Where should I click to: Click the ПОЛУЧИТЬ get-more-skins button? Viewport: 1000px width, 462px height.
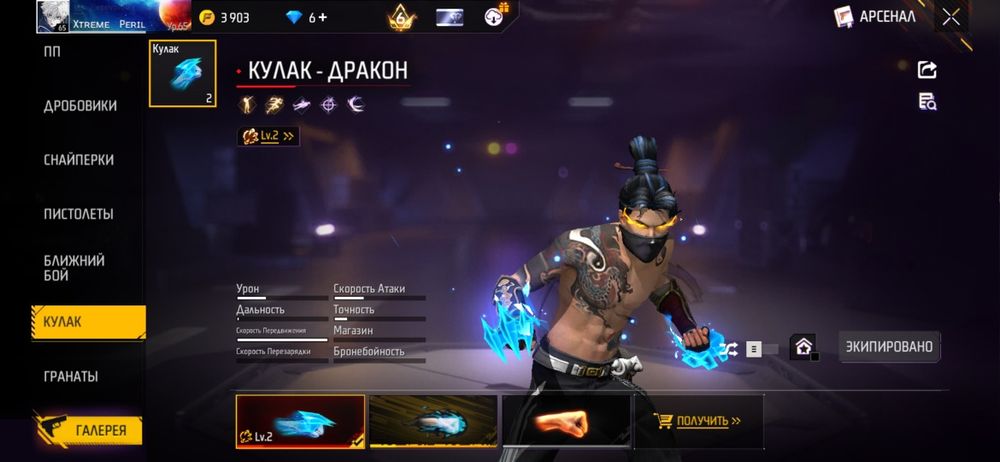point(698,421)
